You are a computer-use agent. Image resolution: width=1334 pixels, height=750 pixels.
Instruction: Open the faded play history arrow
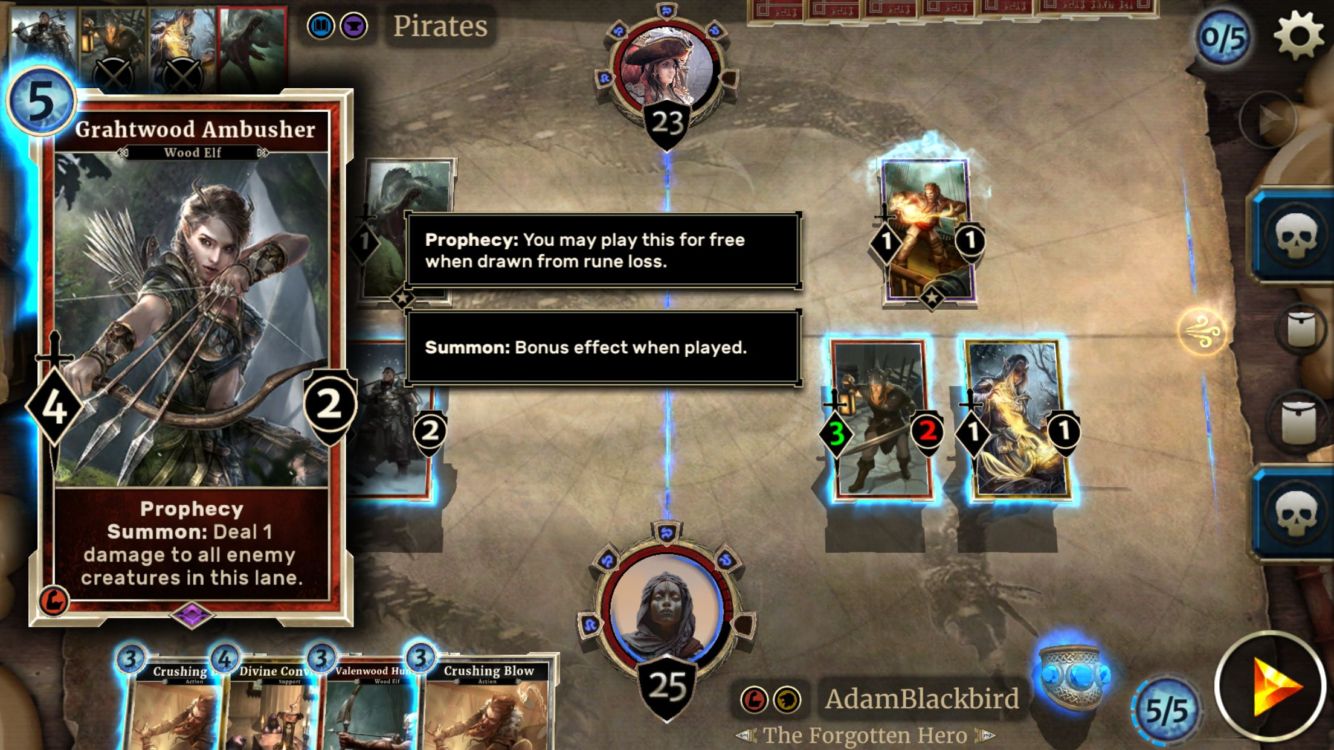point(1267,120)
